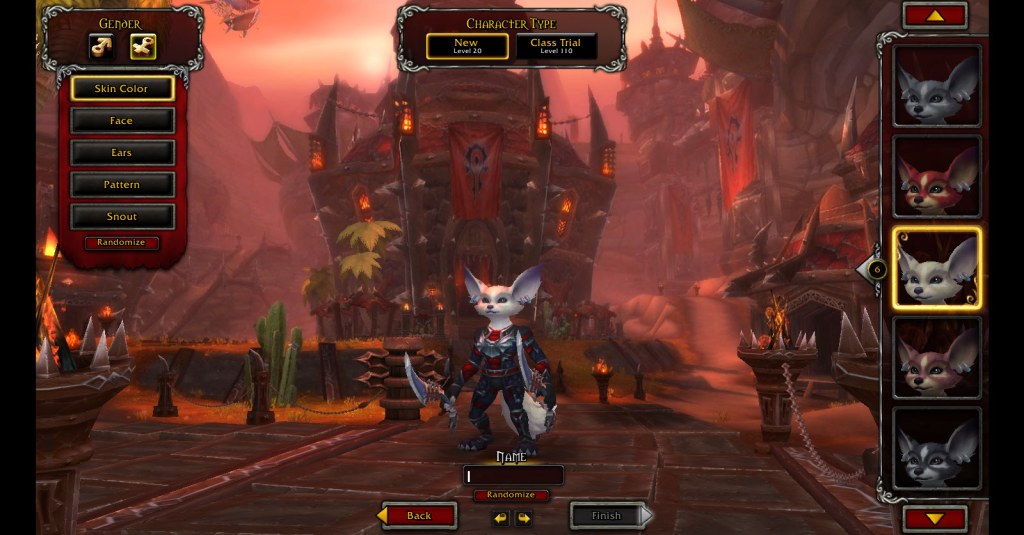Select the female gender icon
The height and width of the screenshot is (535, 1024).
point(142,46)
